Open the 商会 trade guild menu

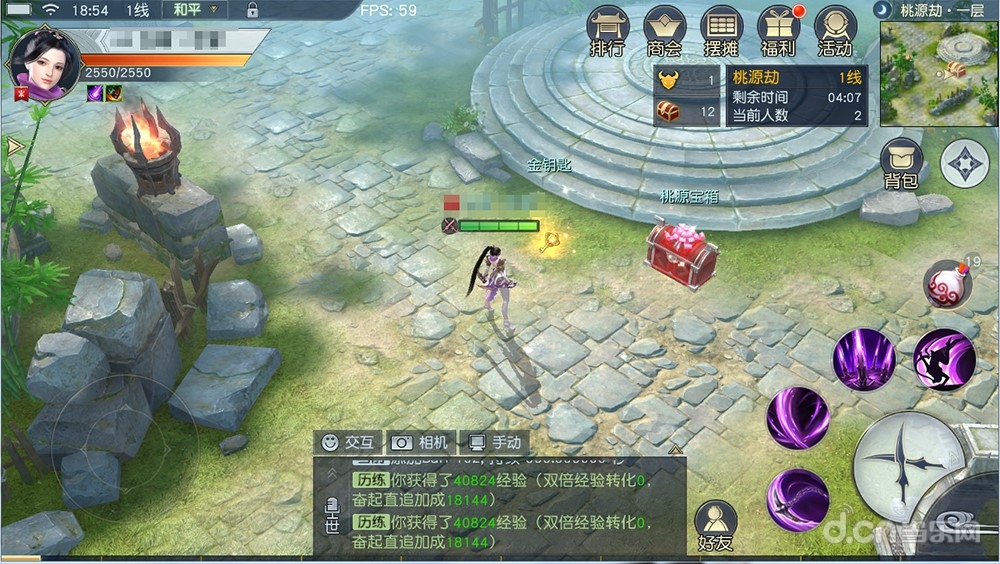[x=664, y=31]
